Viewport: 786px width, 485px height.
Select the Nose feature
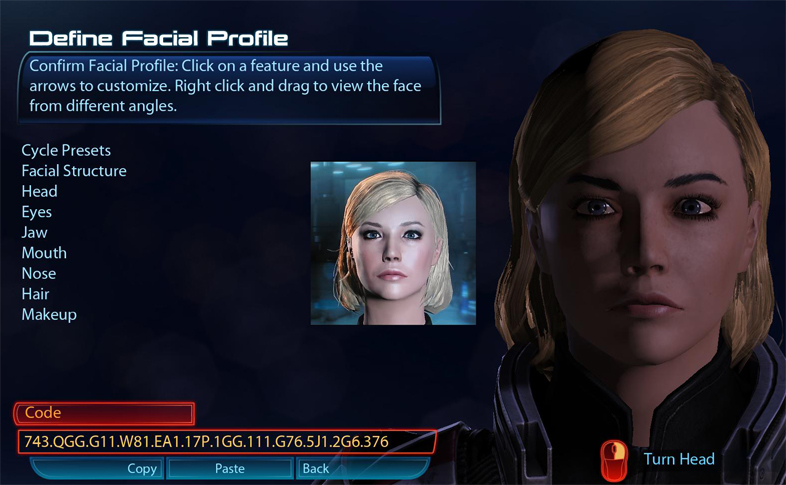click(39, 273)
